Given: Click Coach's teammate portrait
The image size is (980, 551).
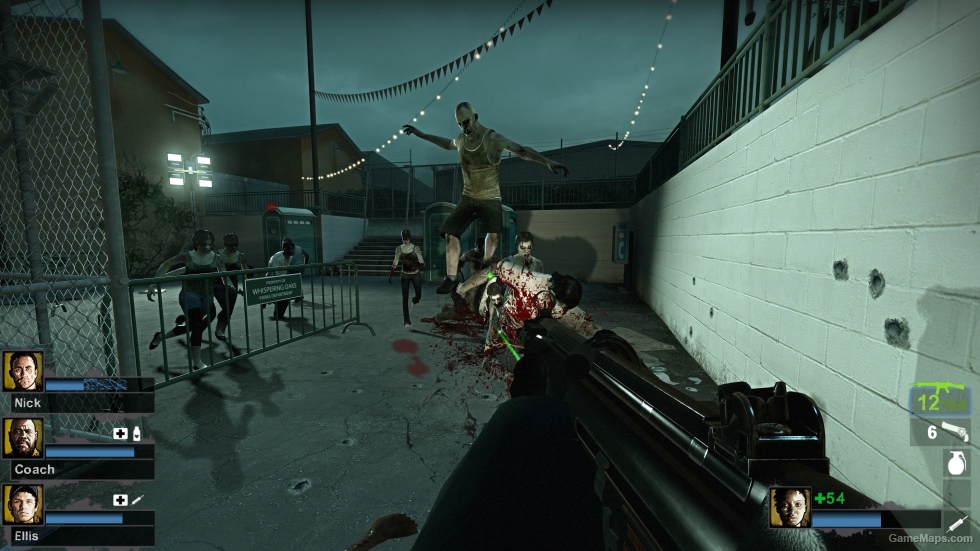Looking at the screenshot, I should (x=23, y=438).
